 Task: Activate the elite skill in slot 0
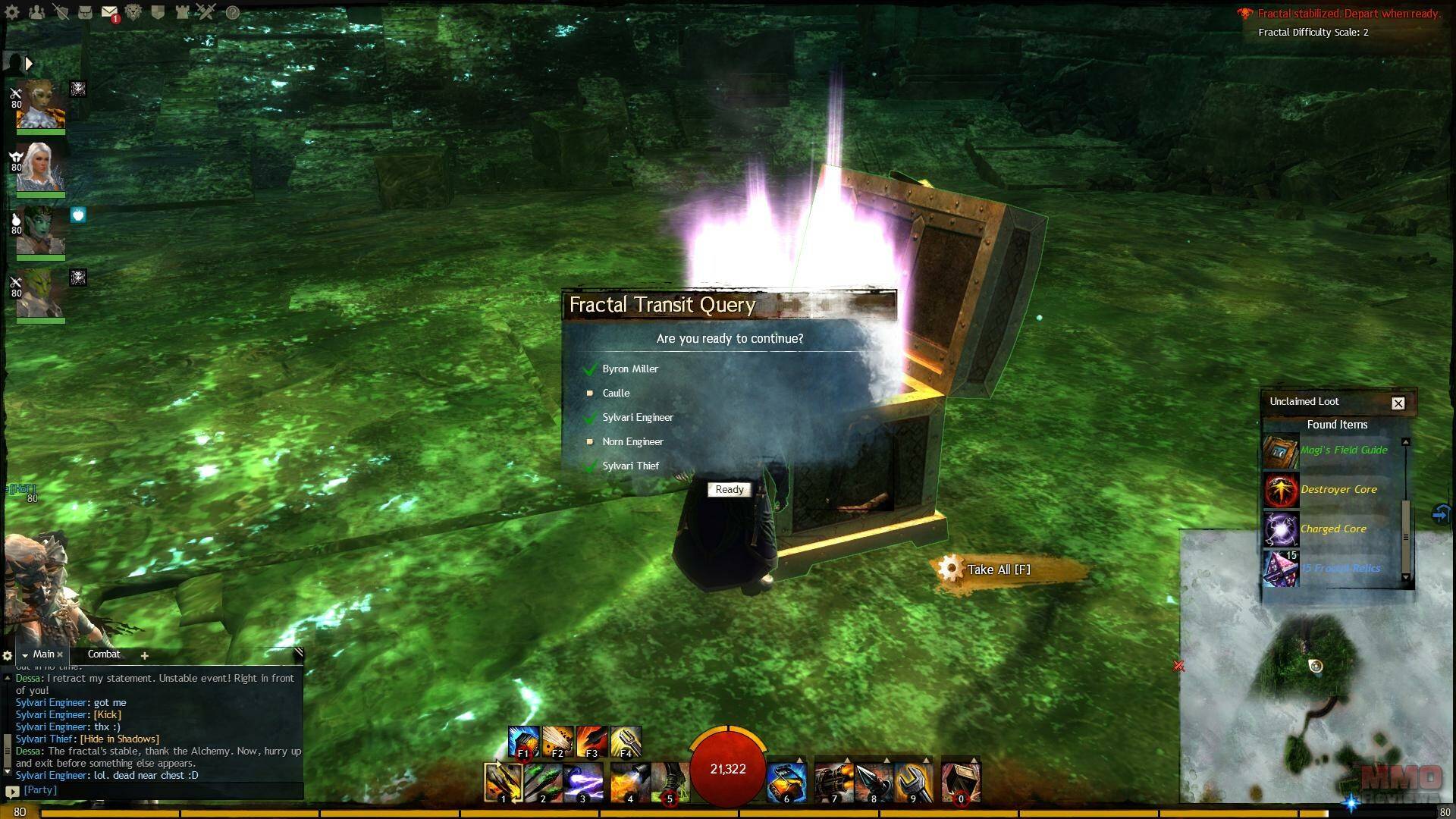(961, 782)
